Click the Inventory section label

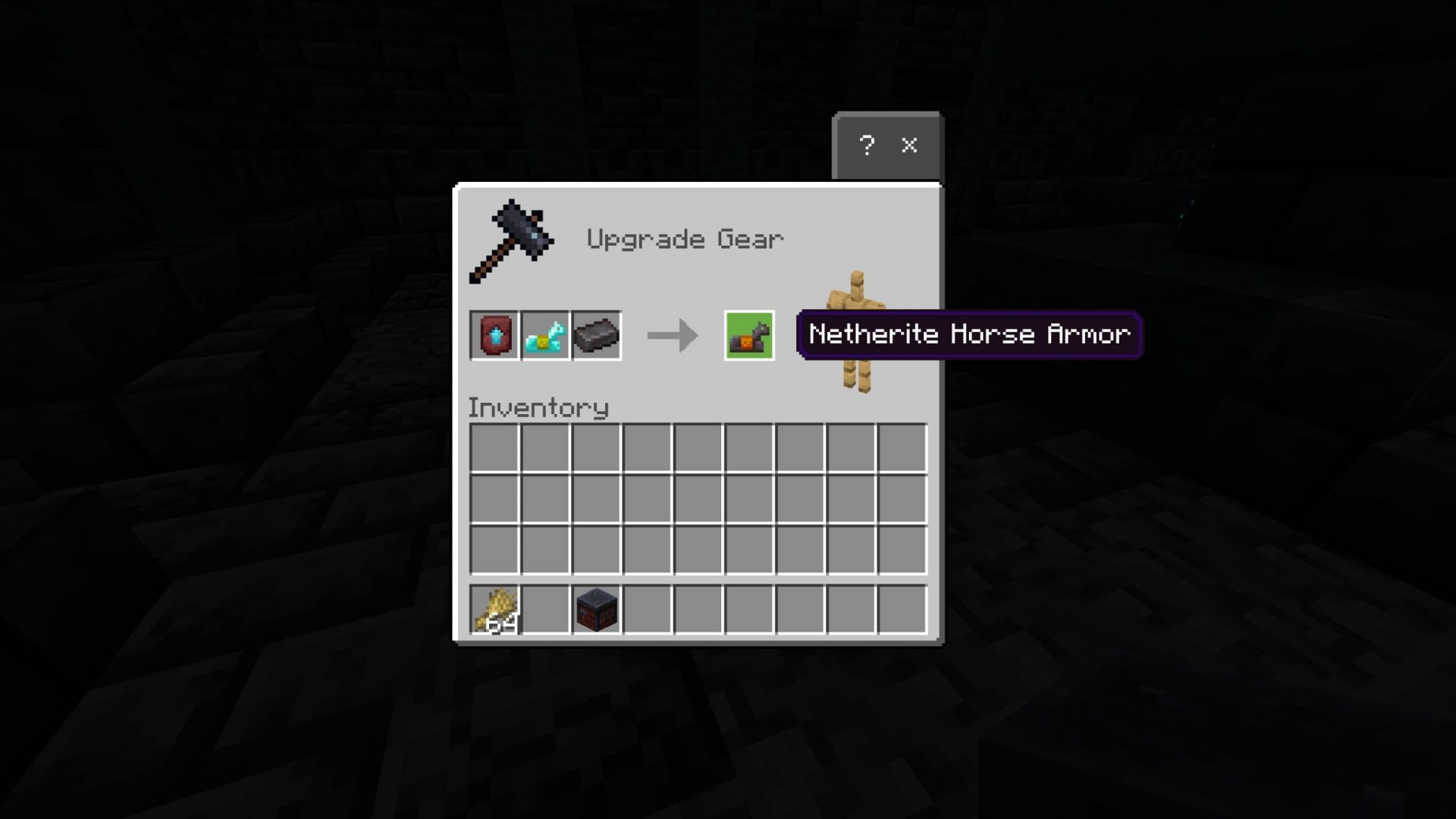click(x=538, y=407)
